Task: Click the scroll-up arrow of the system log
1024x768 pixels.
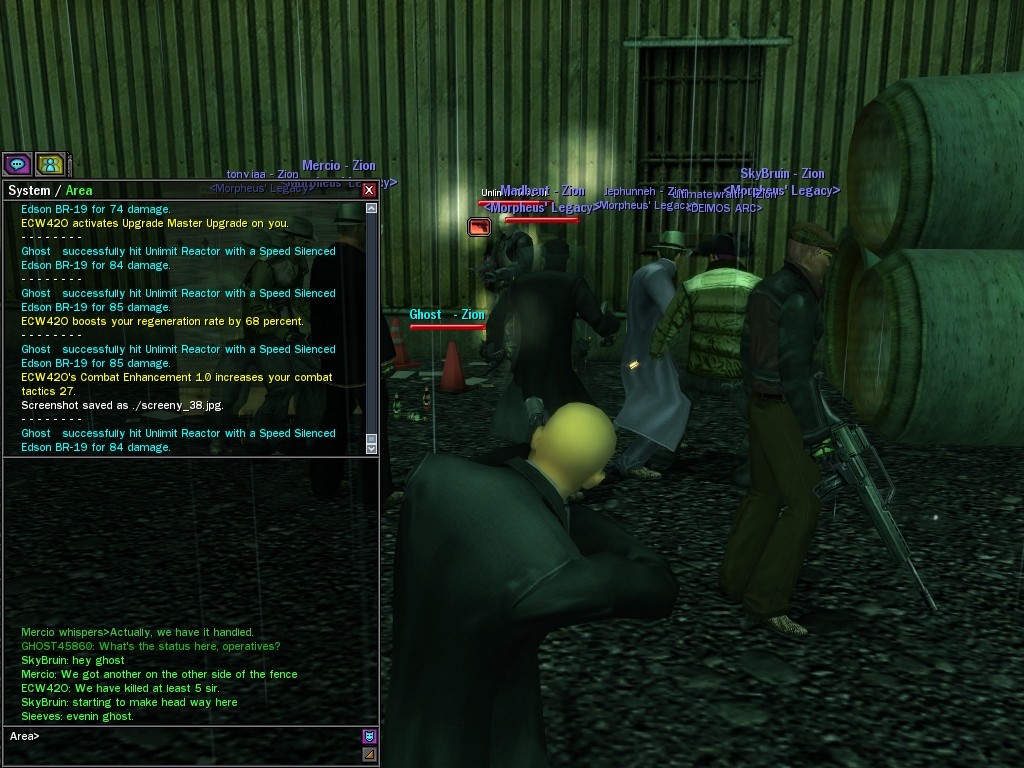Action: (372, 209)
